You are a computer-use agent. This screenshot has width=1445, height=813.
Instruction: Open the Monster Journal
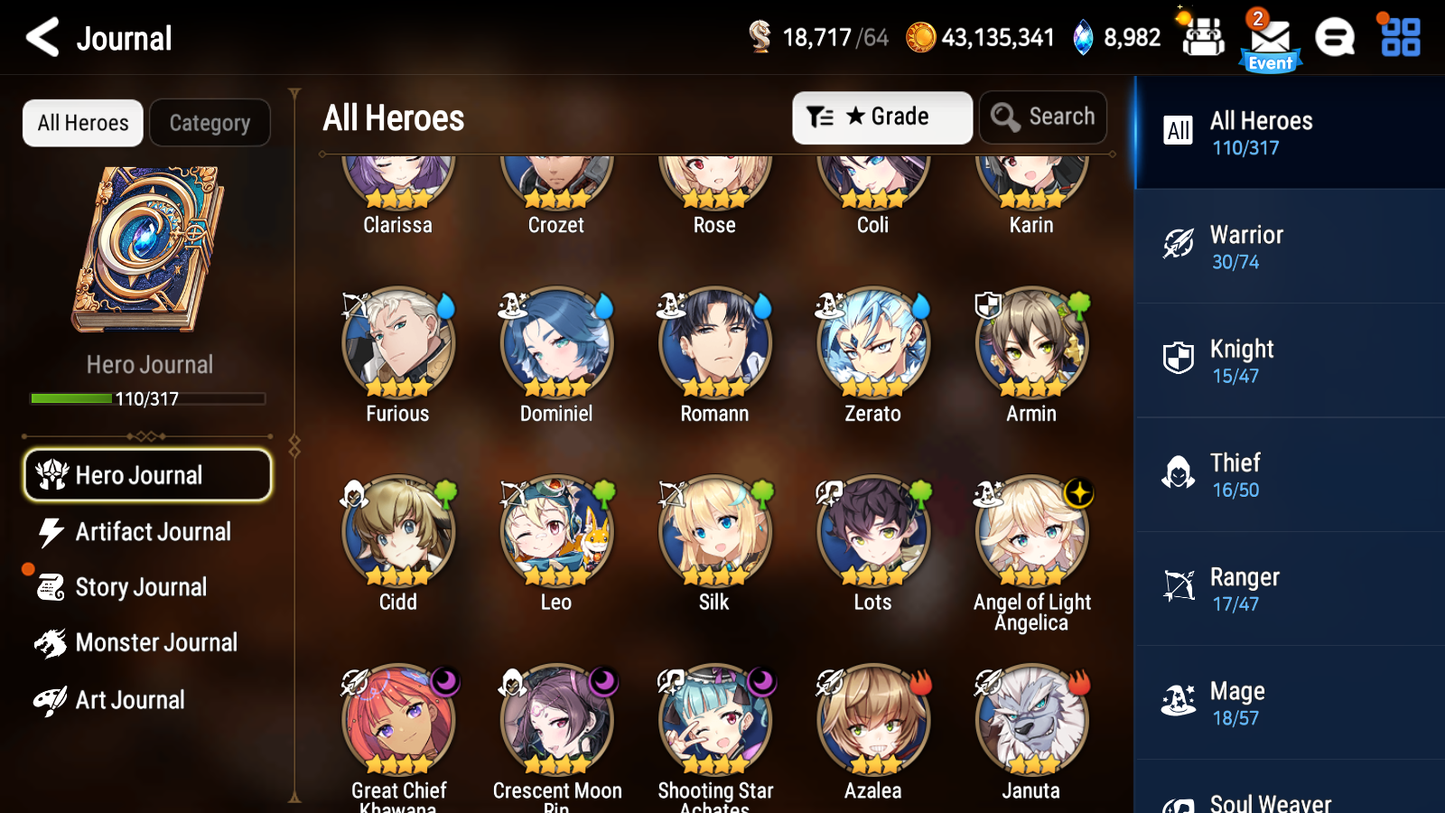155,643
